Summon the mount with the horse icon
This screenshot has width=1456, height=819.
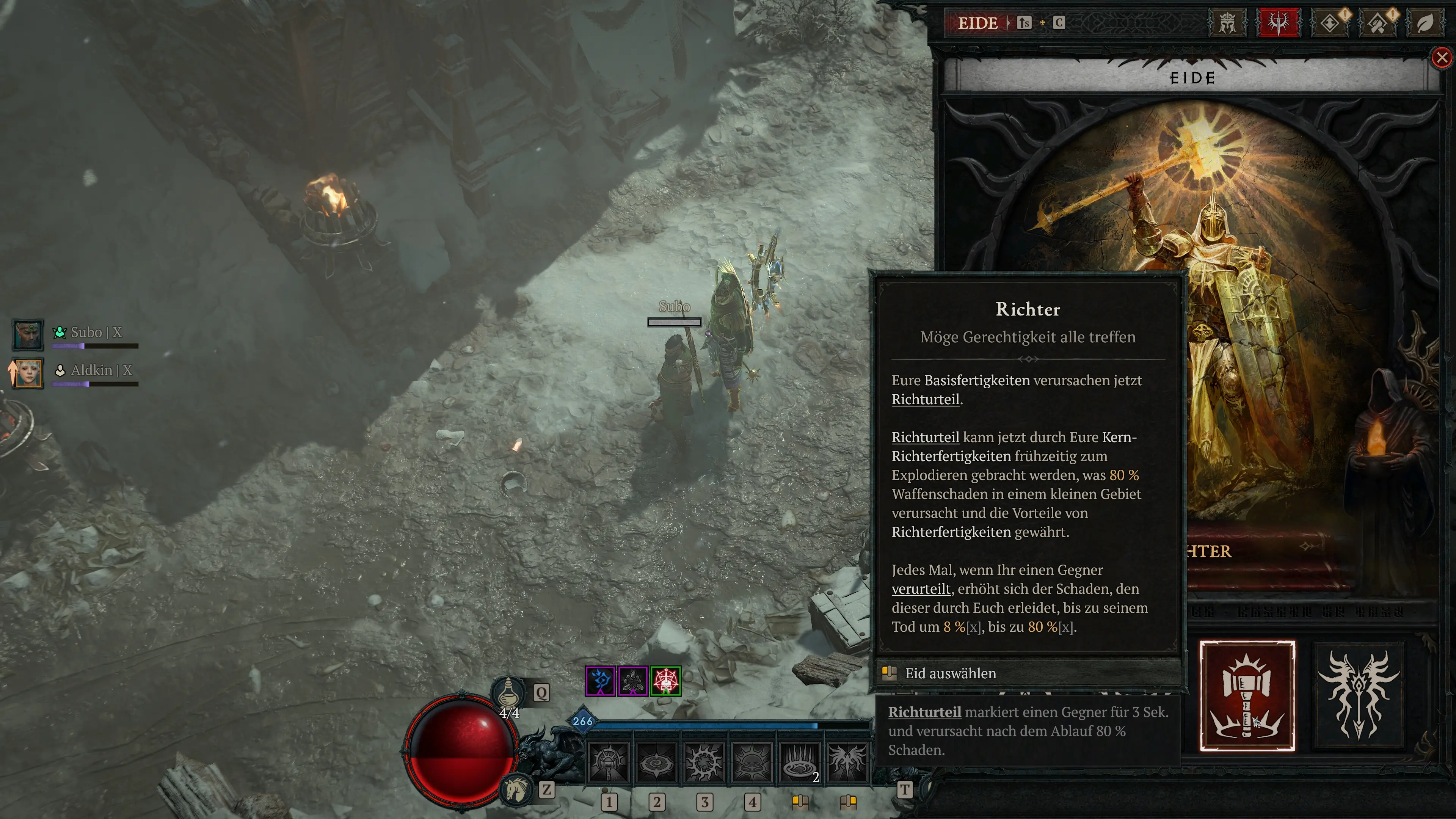(x=516, y=789)
